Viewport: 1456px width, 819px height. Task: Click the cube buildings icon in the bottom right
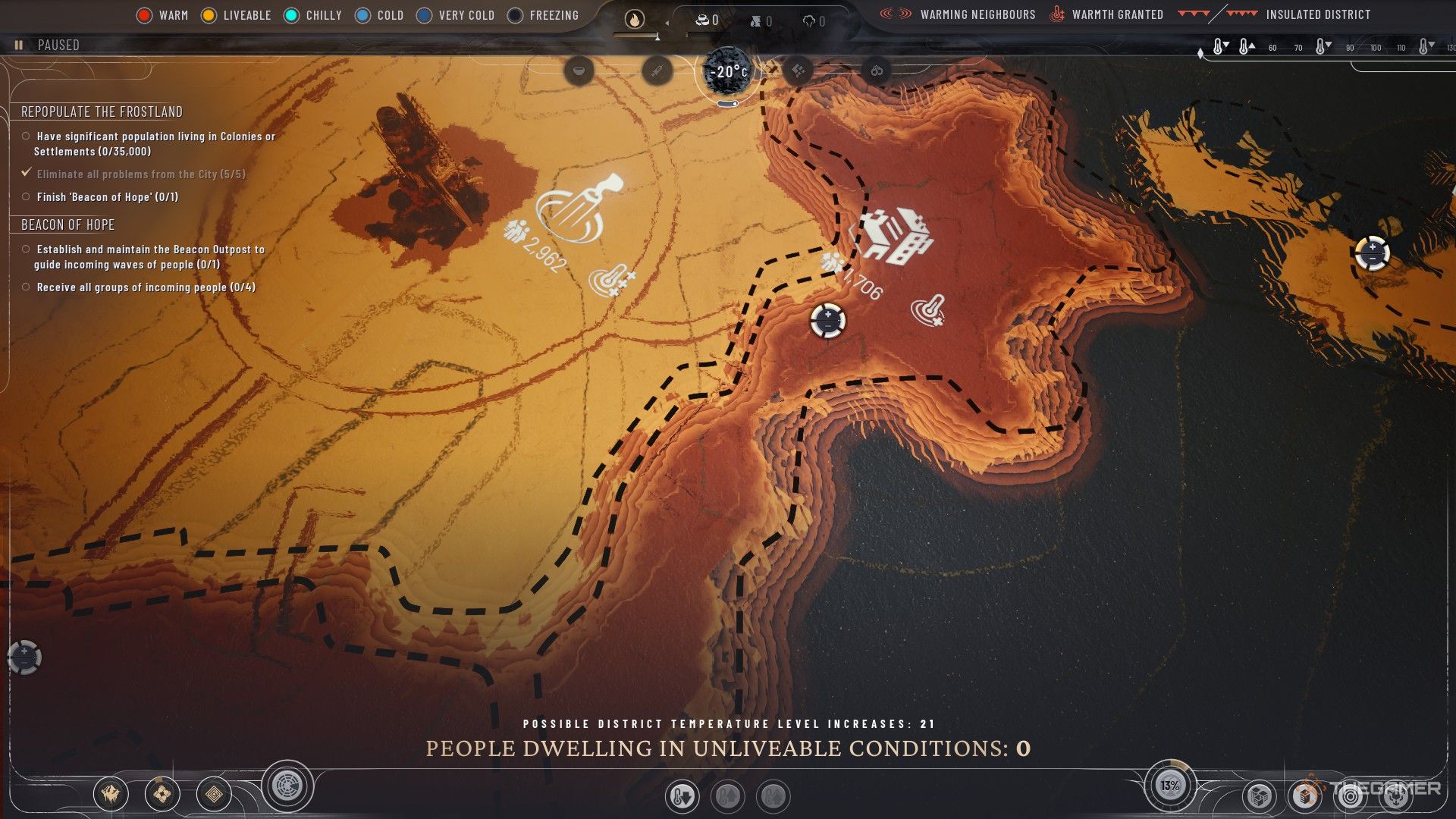(1260, 796)
